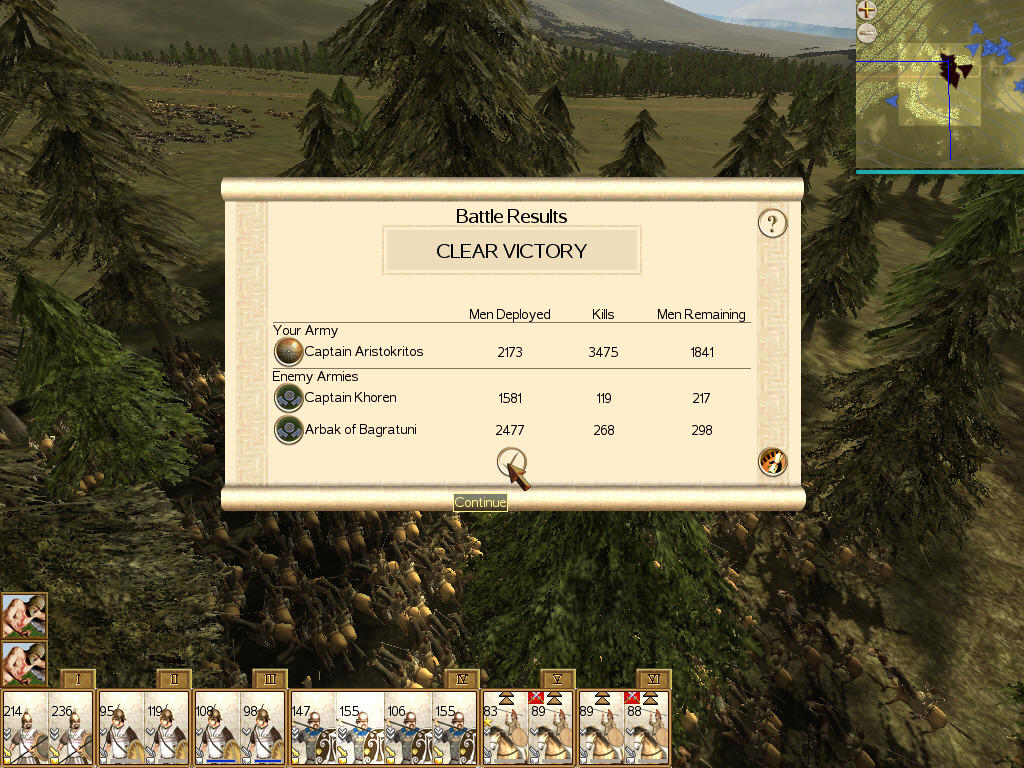Select unit group II tab

tap(173, 679)
